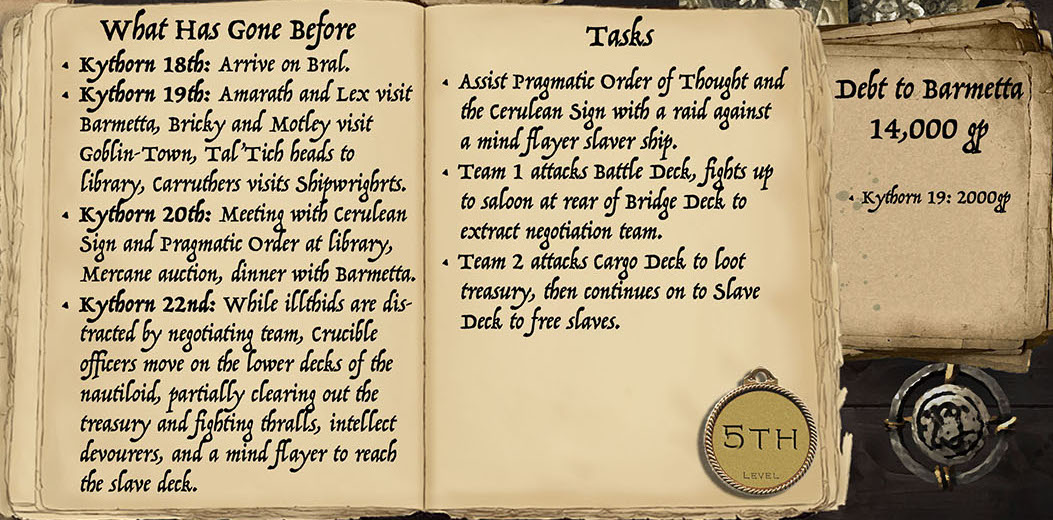Click the 5th Level medallion
The width and height of the screenshot is (1053, 520).
click(761, 440)
